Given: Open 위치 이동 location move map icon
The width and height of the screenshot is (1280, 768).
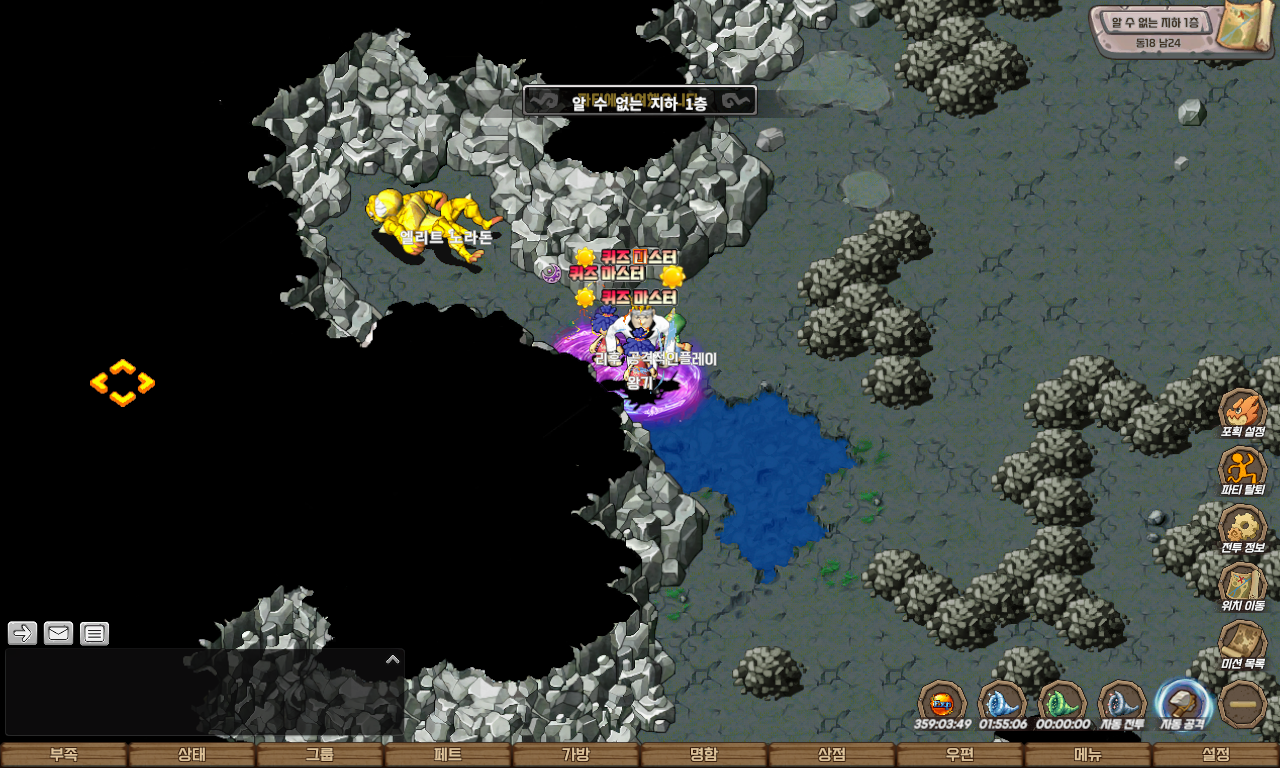Looking at the screenshot, I should [x=1243, y=586].
